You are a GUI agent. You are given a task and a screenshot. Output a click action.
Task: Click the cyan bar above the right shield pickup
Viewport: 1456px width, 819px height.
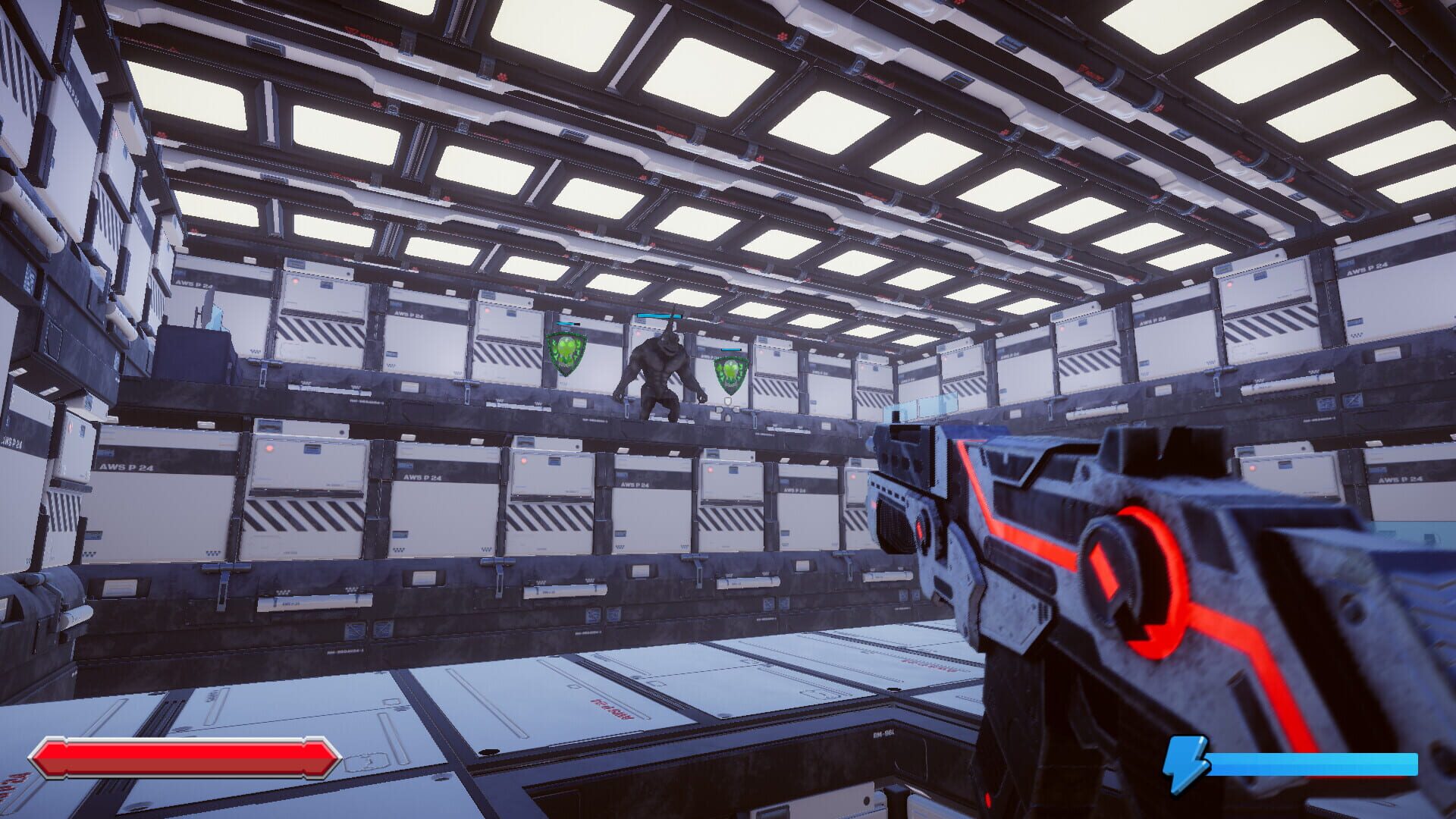(730, 350)
